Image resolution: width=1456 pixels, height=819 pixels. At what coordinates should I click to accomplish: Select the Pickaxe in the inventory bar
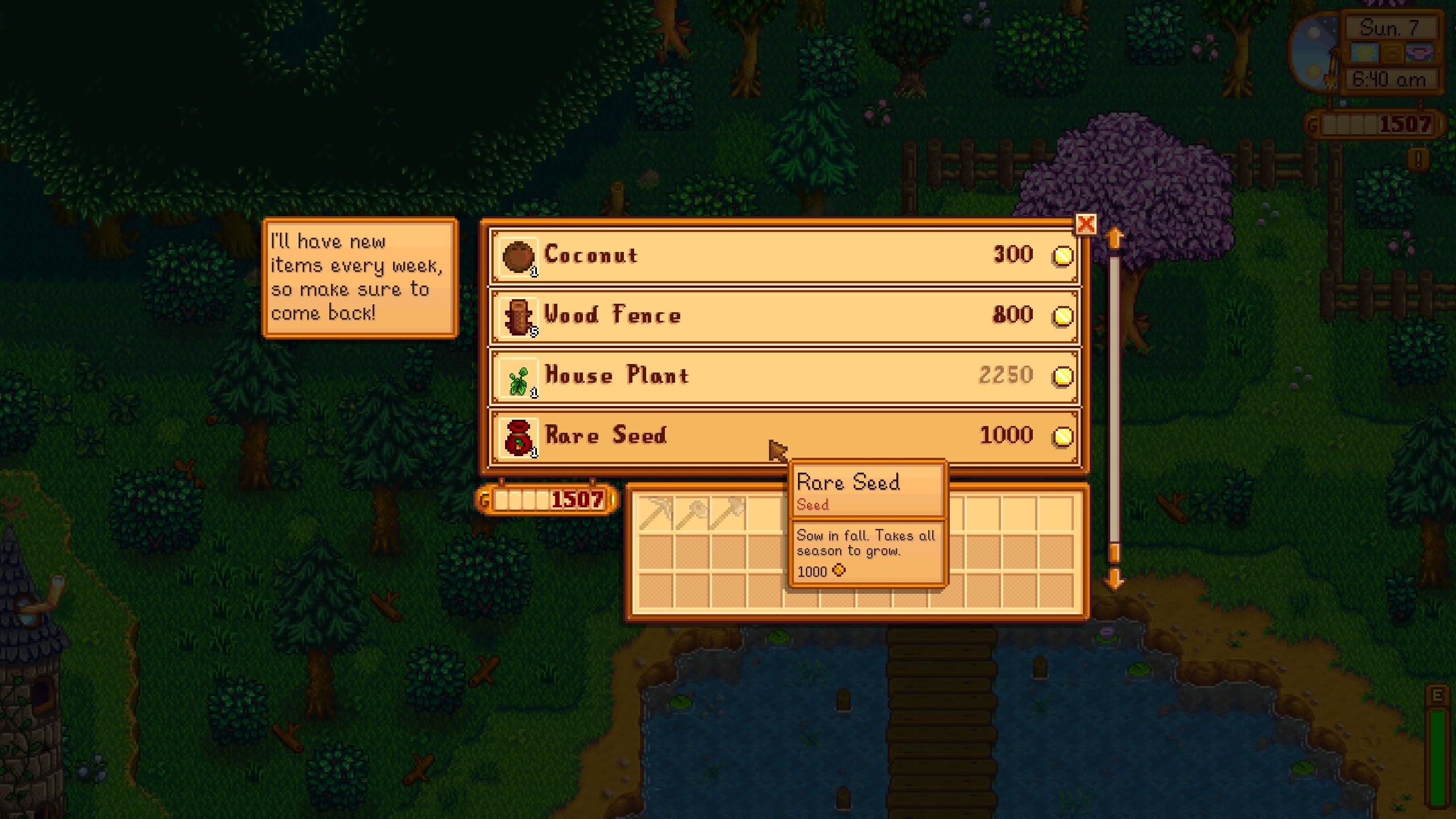654,513
